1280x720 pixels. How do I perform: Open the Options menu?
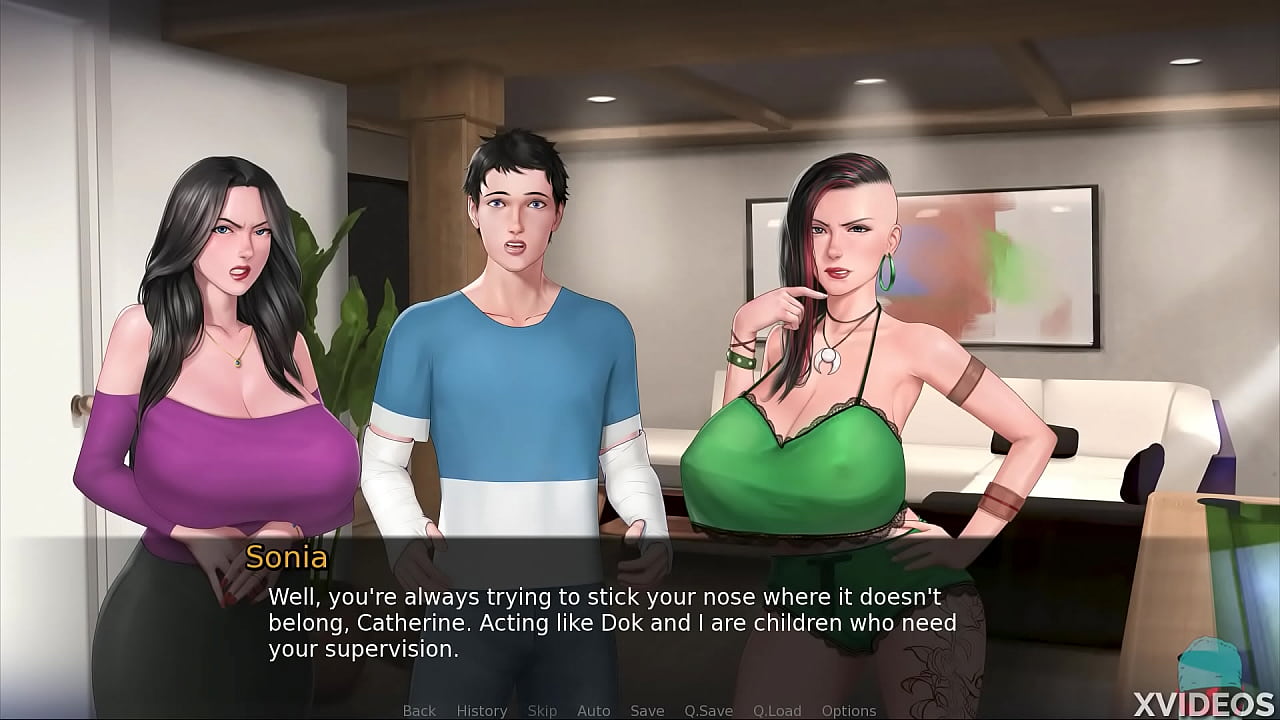click(x=849, y=710)
